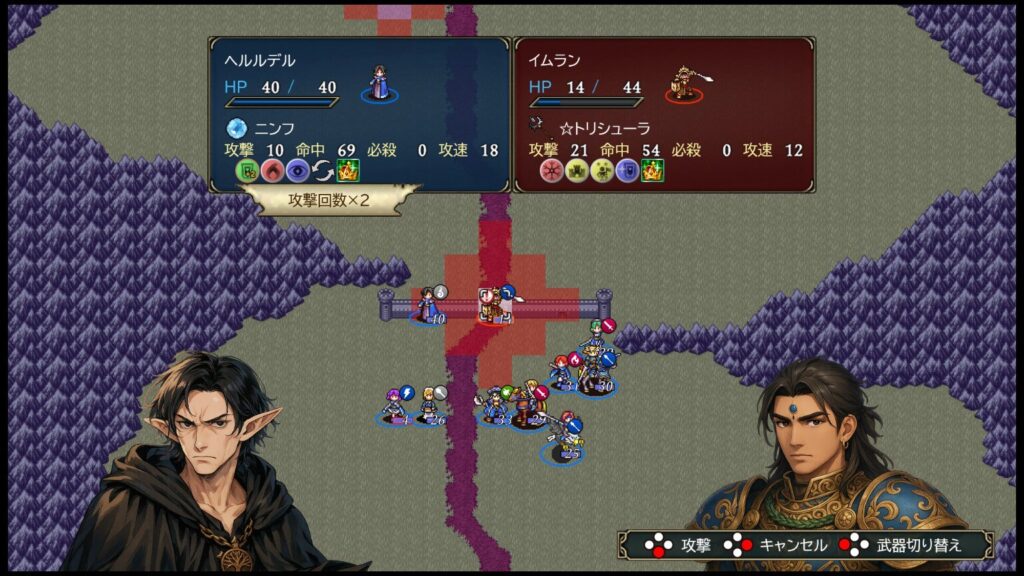1024x576 pixels.
Task: Inspect Herurudel's red flame skill icon
Action: (x=273, y=171)
